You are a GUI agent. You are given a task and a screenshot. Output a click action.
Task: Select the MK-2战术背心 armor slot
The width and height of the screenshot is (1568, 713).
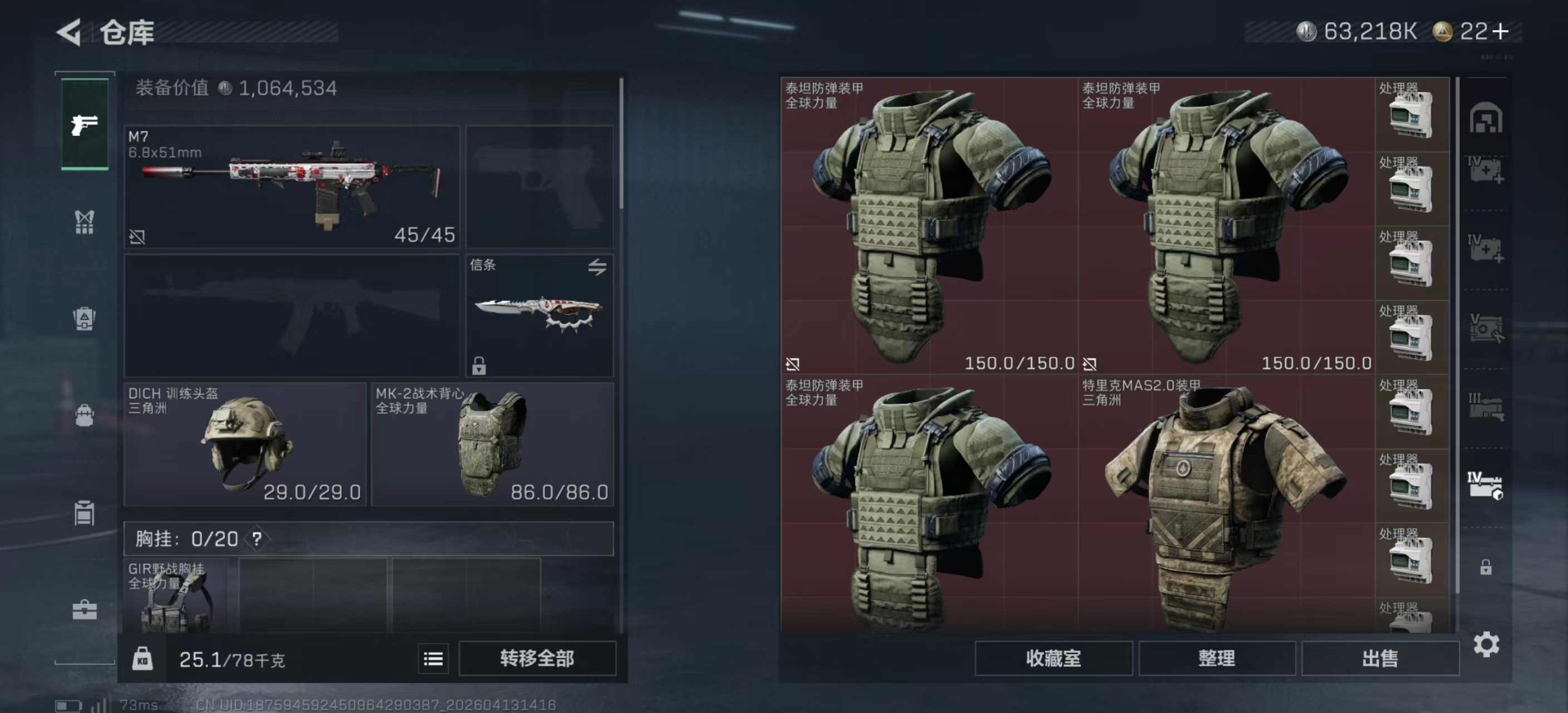[x=492, y=444]
